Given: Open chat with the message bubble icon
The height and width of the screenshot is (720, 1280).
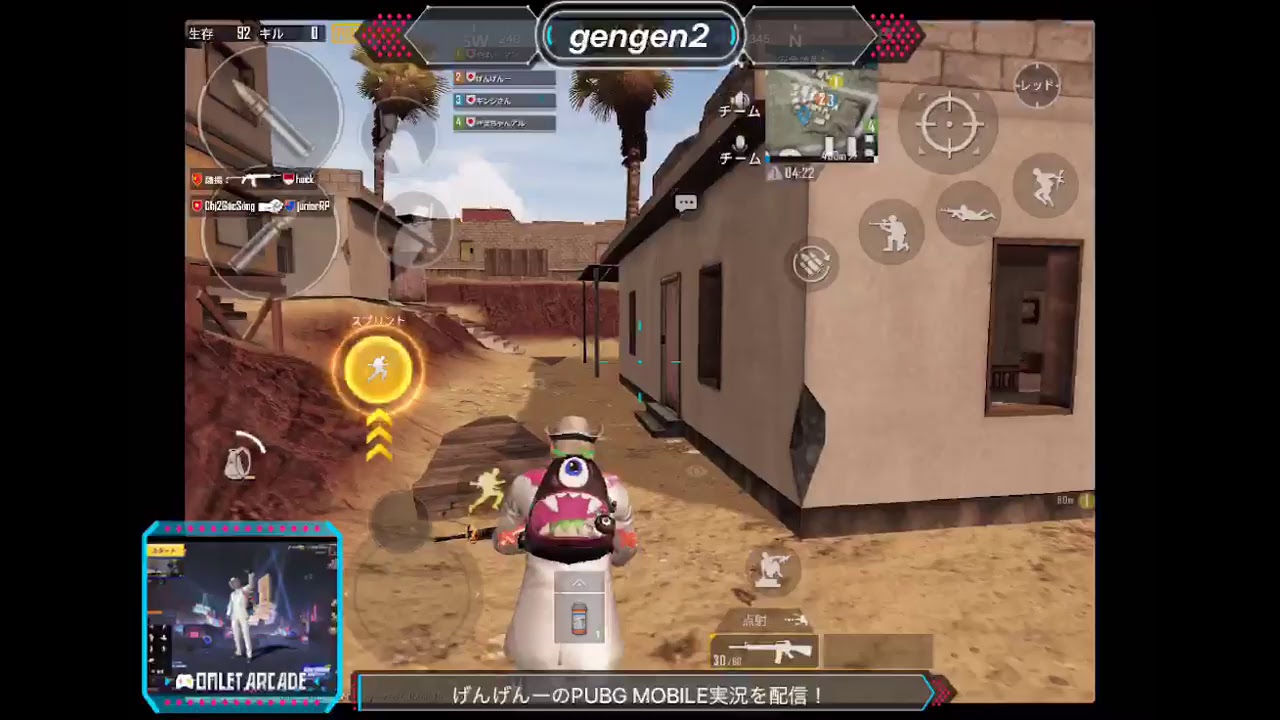Looking at the screenshot, I should 686,202.
